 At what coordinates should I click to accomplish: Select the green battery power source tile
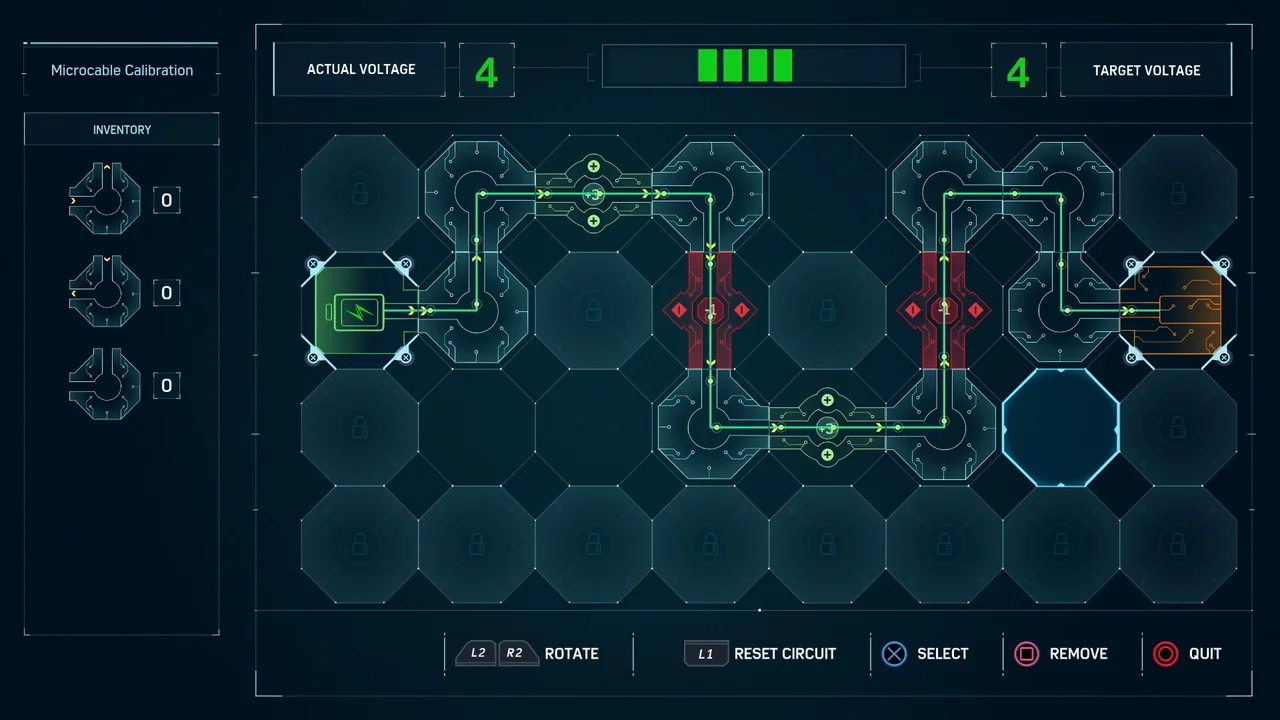[x=358, y=311]
